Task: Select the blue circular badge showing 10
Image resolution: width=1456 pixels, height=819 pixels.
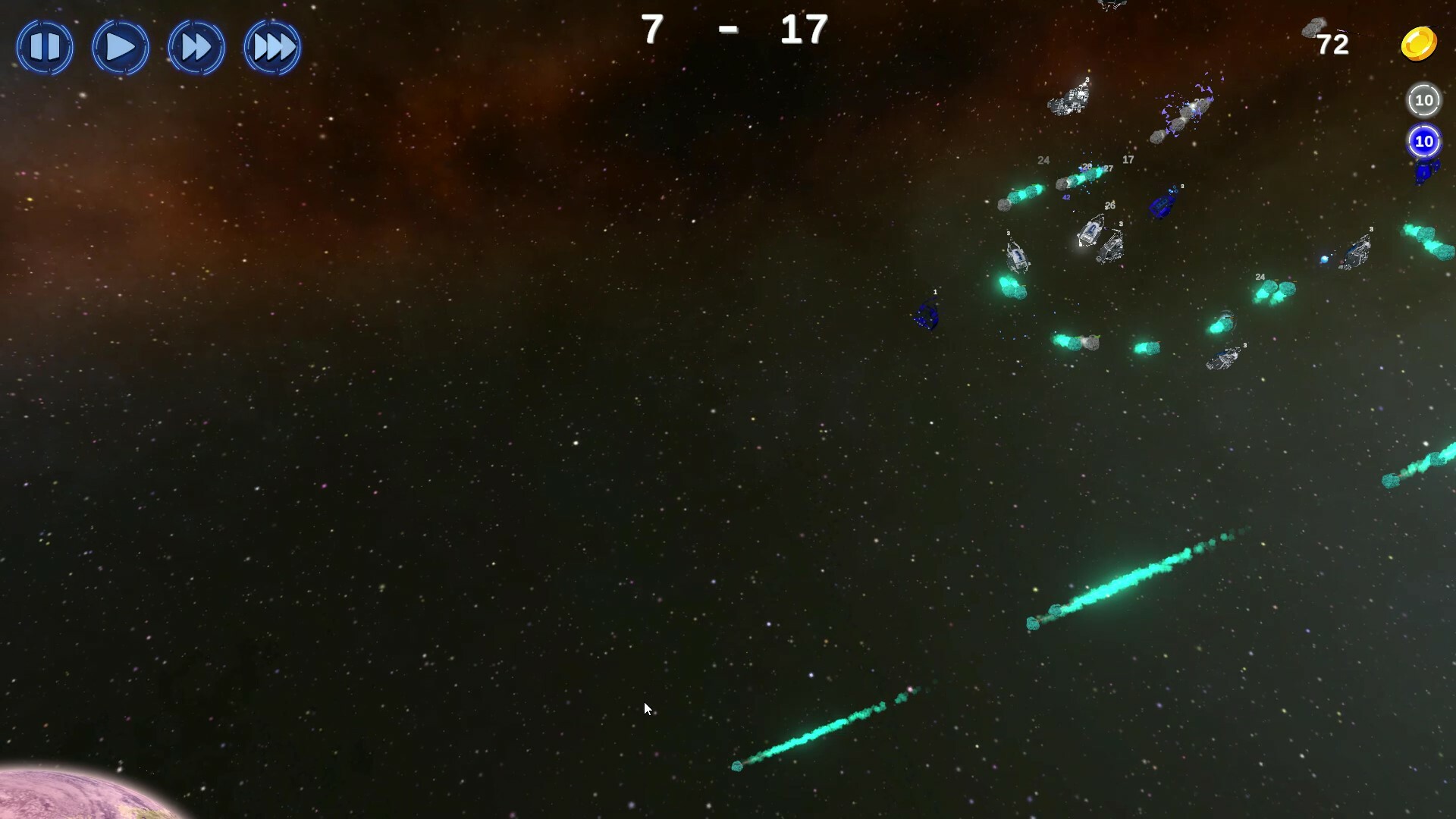Action: [x=1423, y=143]
